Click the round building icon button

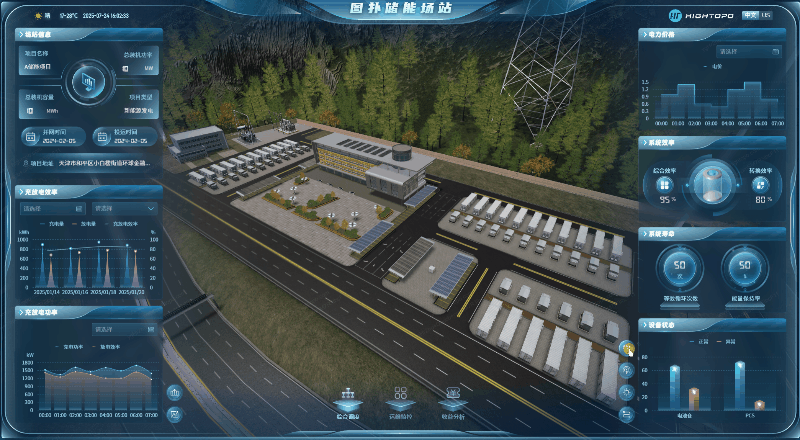175,393
